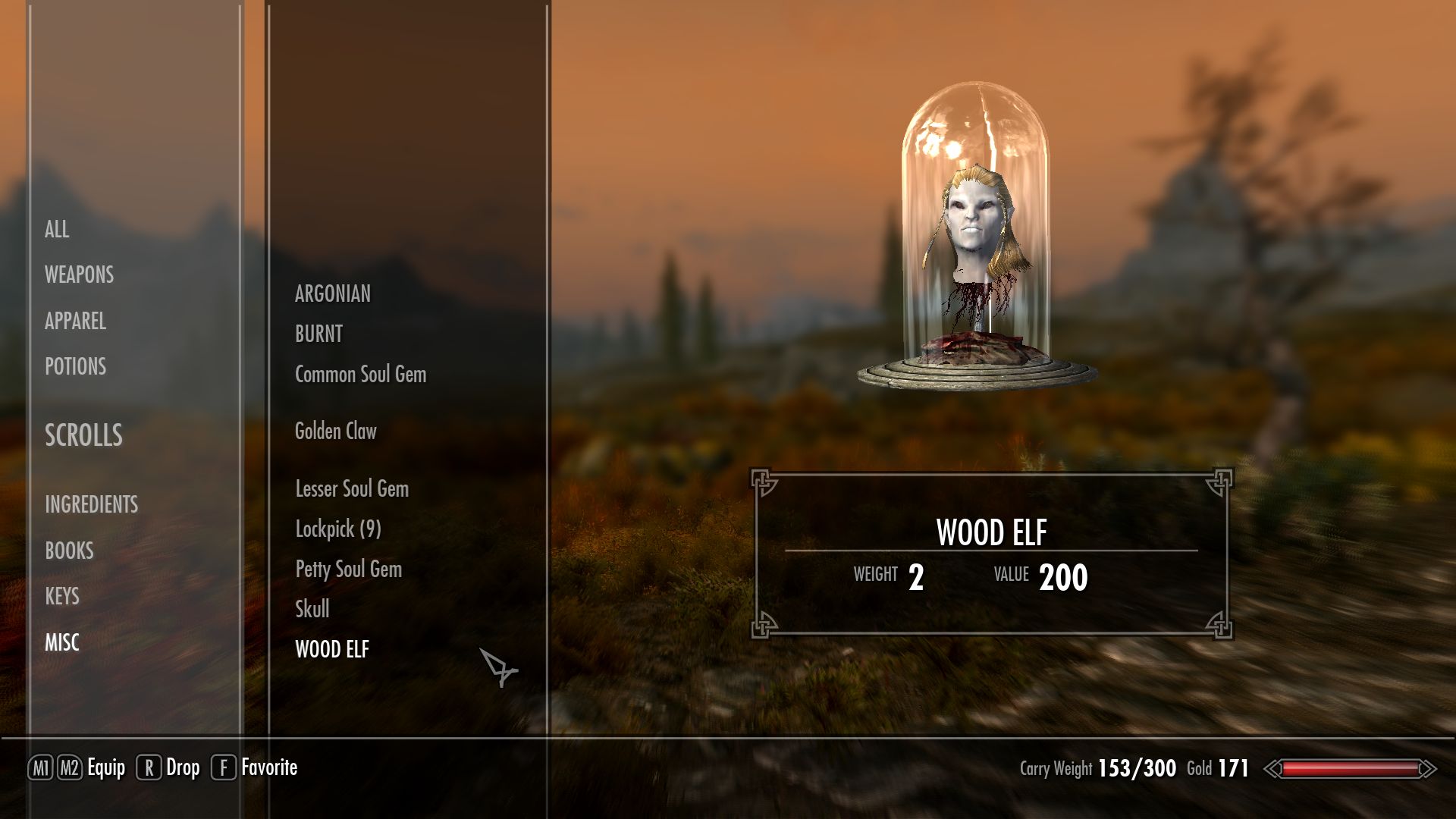1456x819 pixels.
Task: Select the WOOD ELF item
Action: tap(332, 649)
